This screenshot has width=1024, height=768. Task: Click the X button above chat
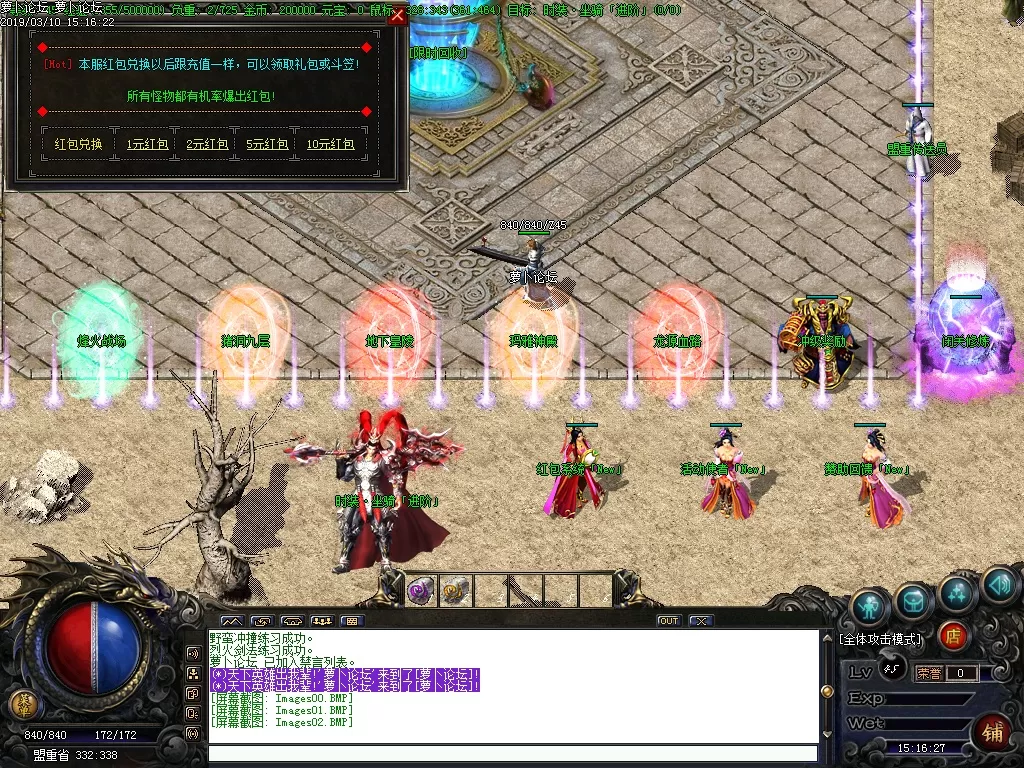(x=700, y=621)
